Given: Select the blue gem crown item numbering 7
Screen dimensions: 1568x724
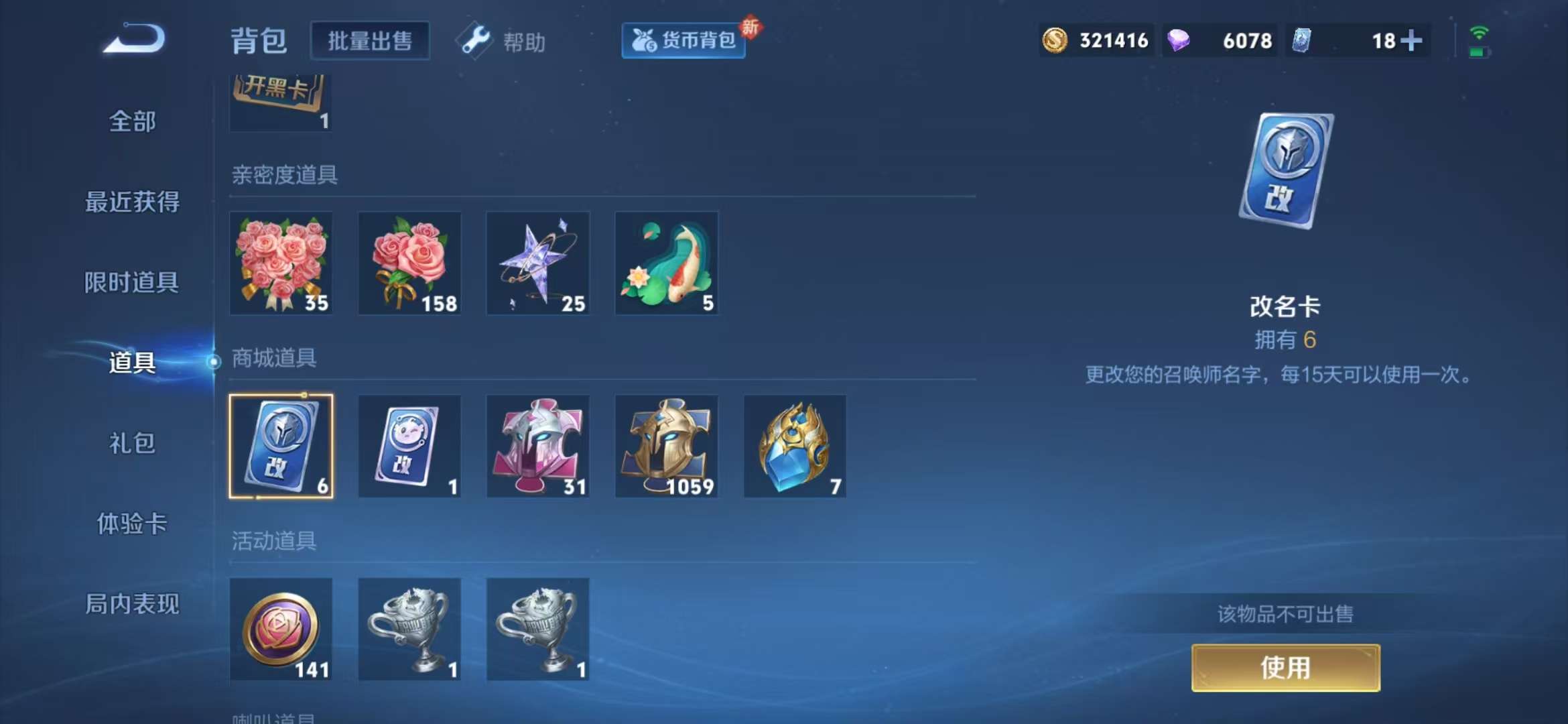Looking at the screenshot, I should point(793,446).
